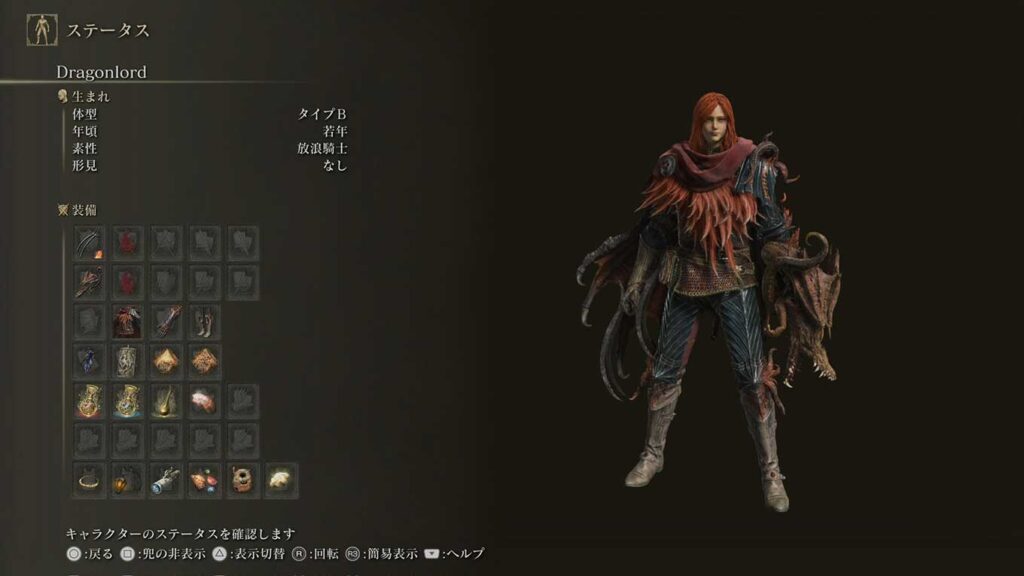
Task: Select the telescope item slot
Action: (166, 479)
